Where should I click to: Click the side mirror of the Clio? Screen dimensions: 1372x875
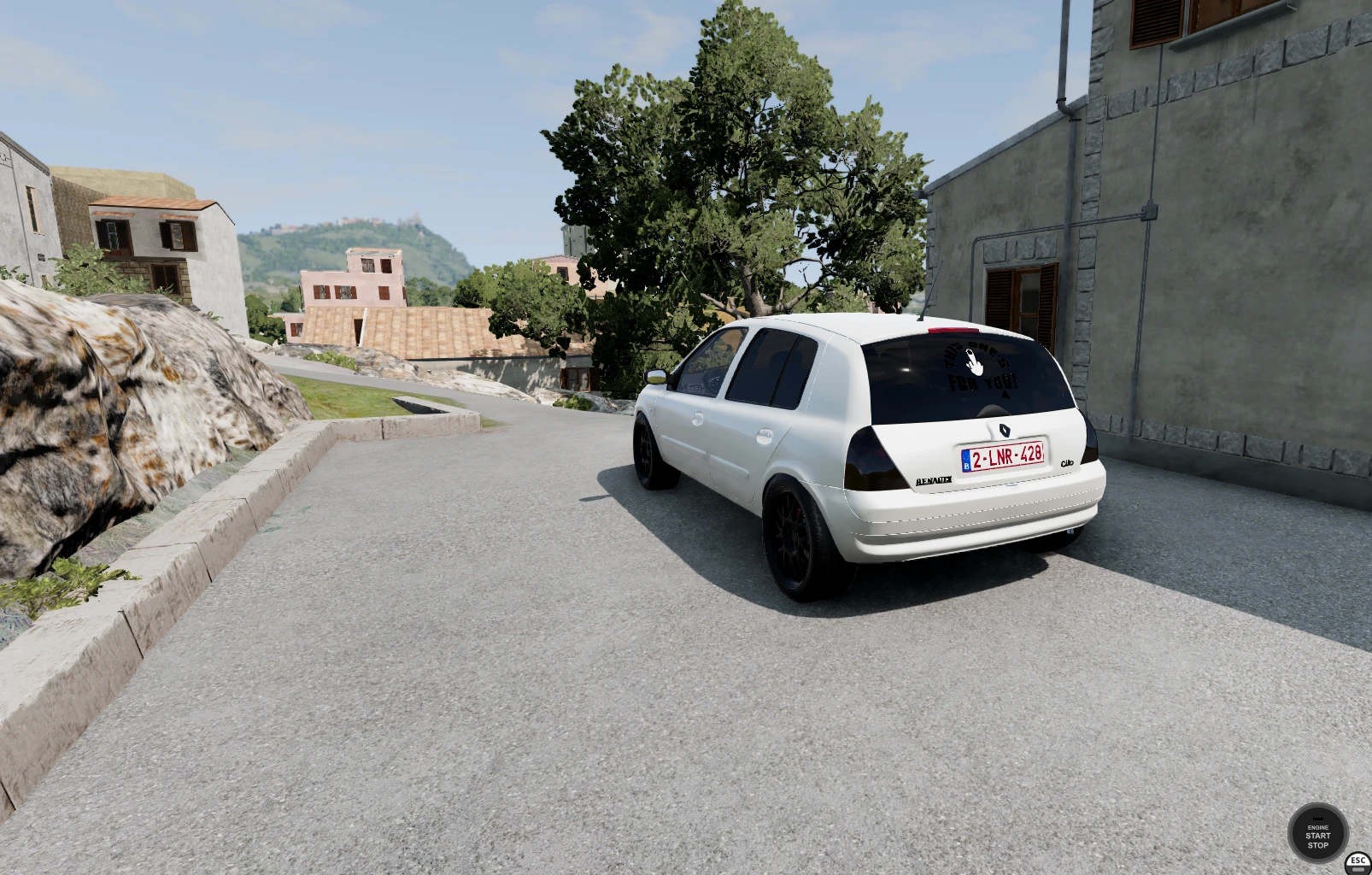click(x=656, y=378)
